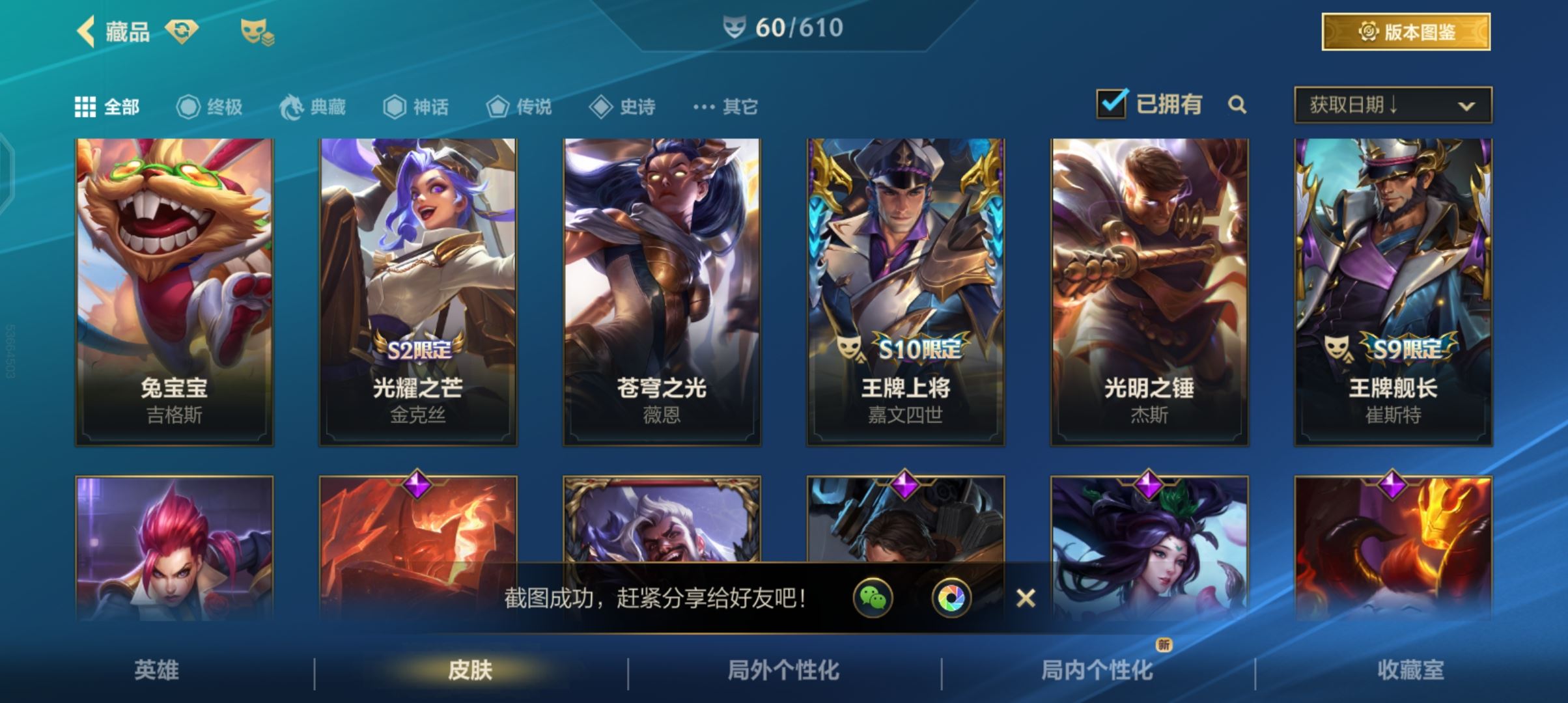The width and height of the screenshot is (1568, 703).
Task: Select the 典藏 dragon filter icon
Action: pos(294,106)
